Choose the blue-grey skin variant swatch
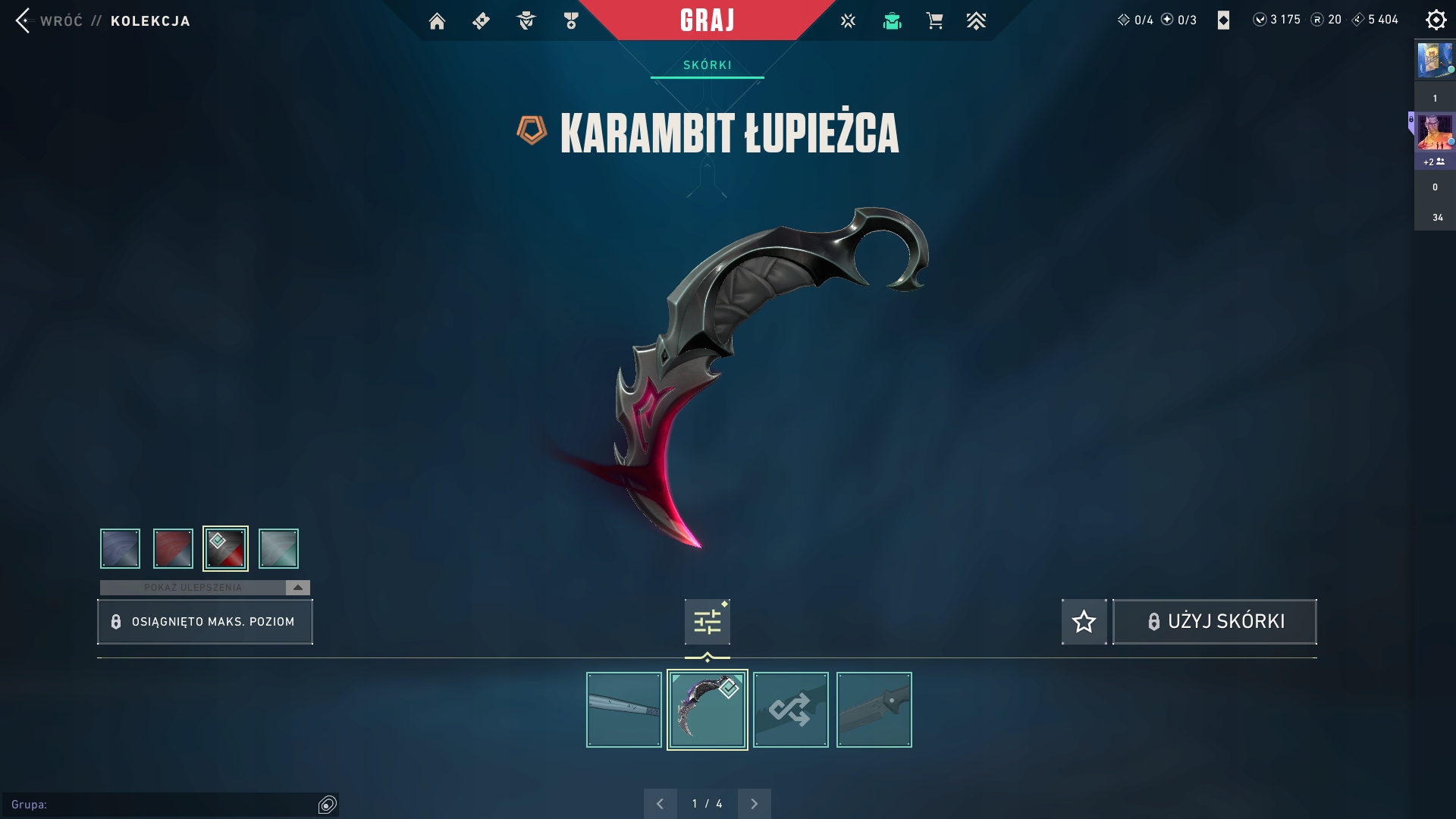The width and height of the screenshot is (1456, 819). (x=120, y=548)
